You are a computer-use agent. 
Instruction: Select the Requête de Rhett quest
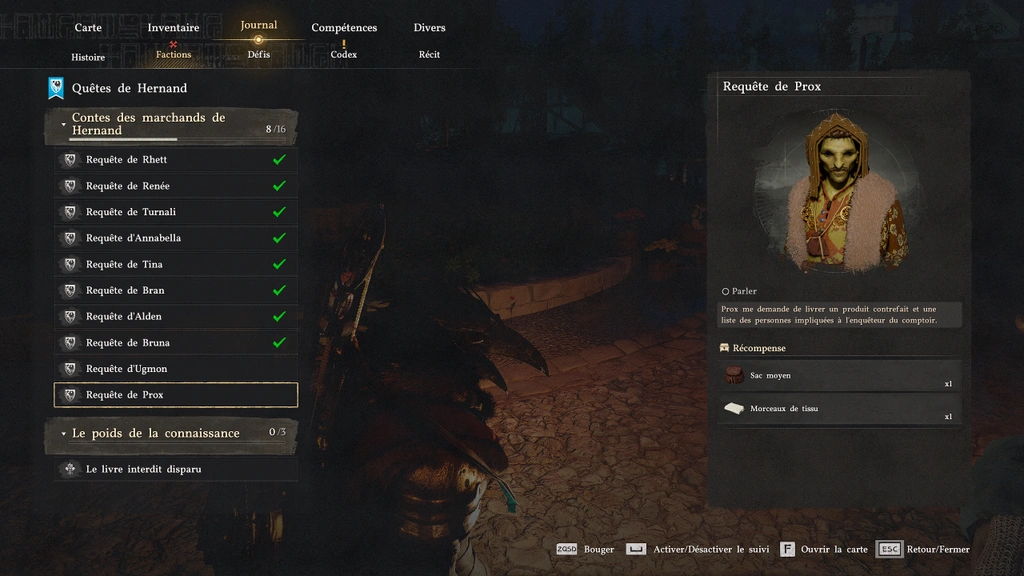pyautogui.click(x=175, y=160)
